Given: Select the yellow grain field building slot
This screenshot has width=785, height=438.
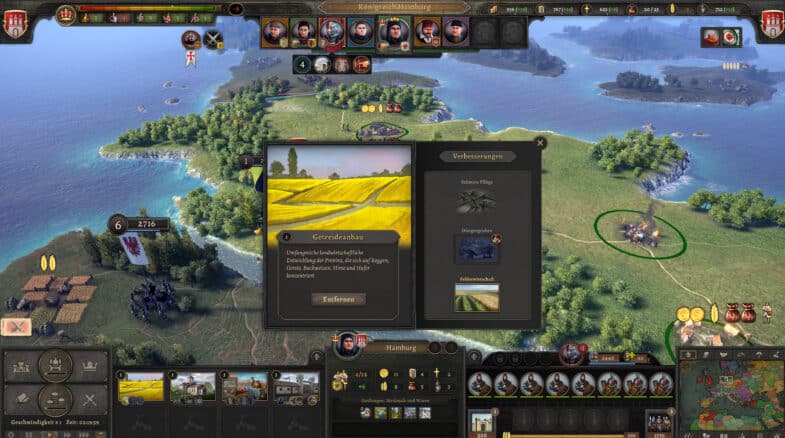Looking at the screenshot, I should (x=141, y=388).
